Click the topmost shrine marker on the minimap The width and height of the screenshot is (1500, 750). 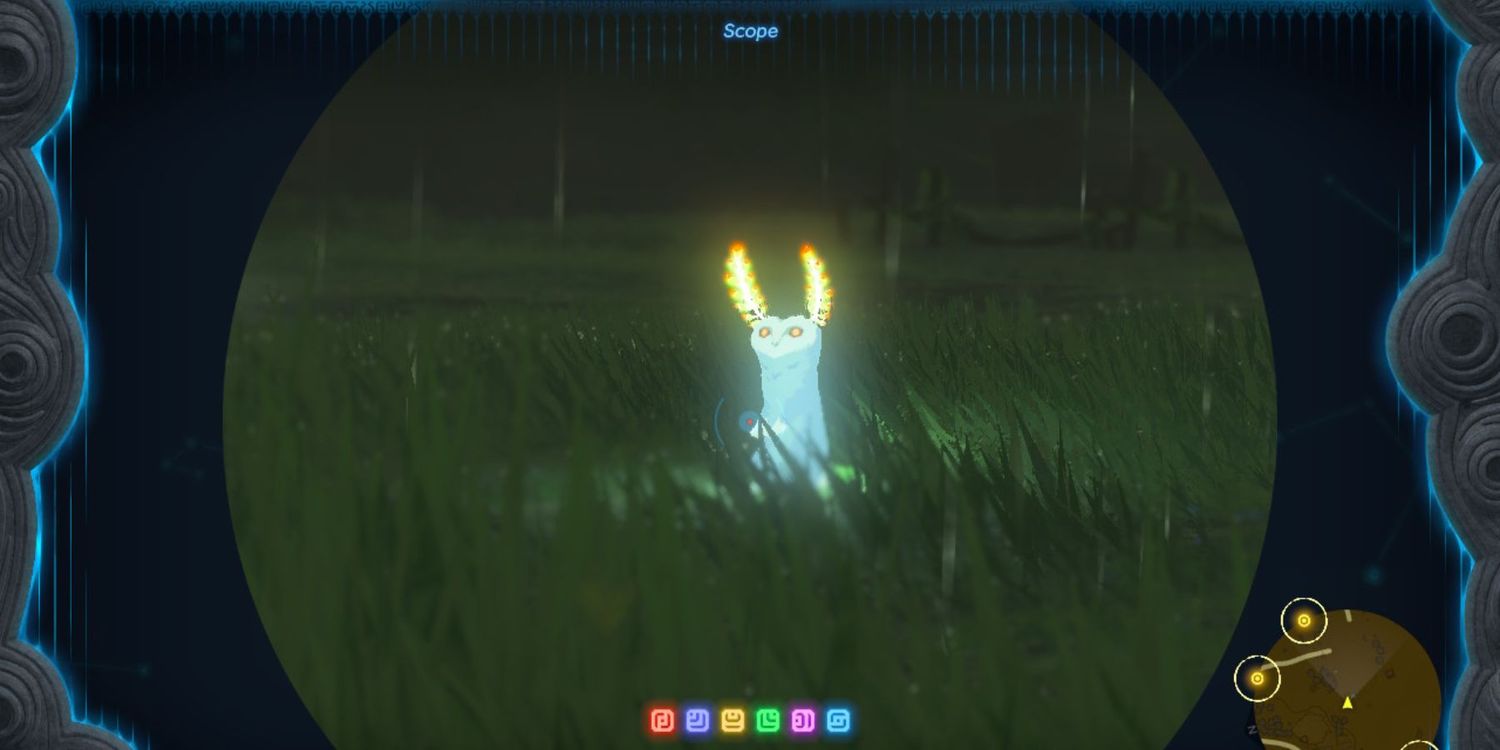1304,621
